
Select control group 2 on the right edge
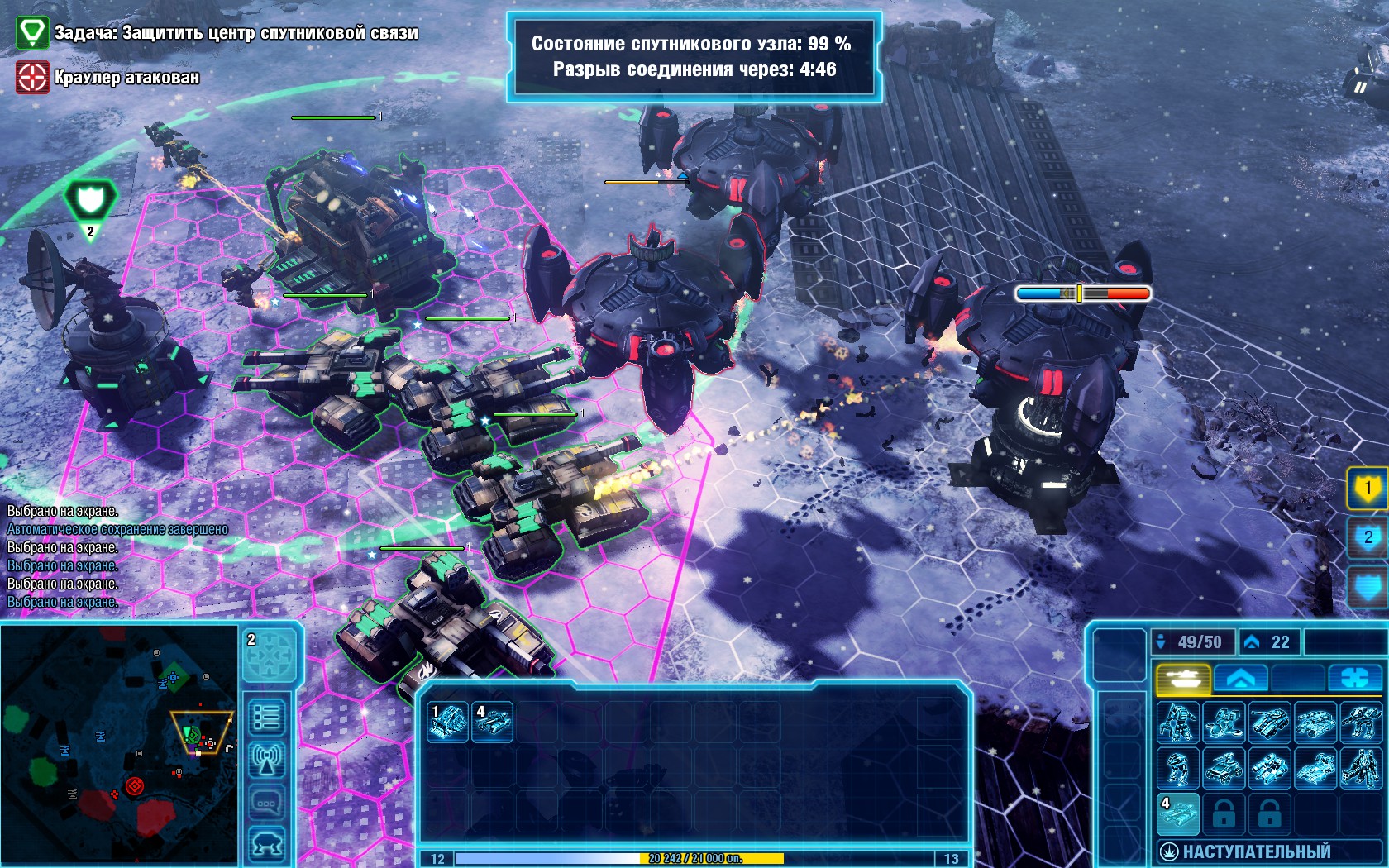tap(1370, 536)
